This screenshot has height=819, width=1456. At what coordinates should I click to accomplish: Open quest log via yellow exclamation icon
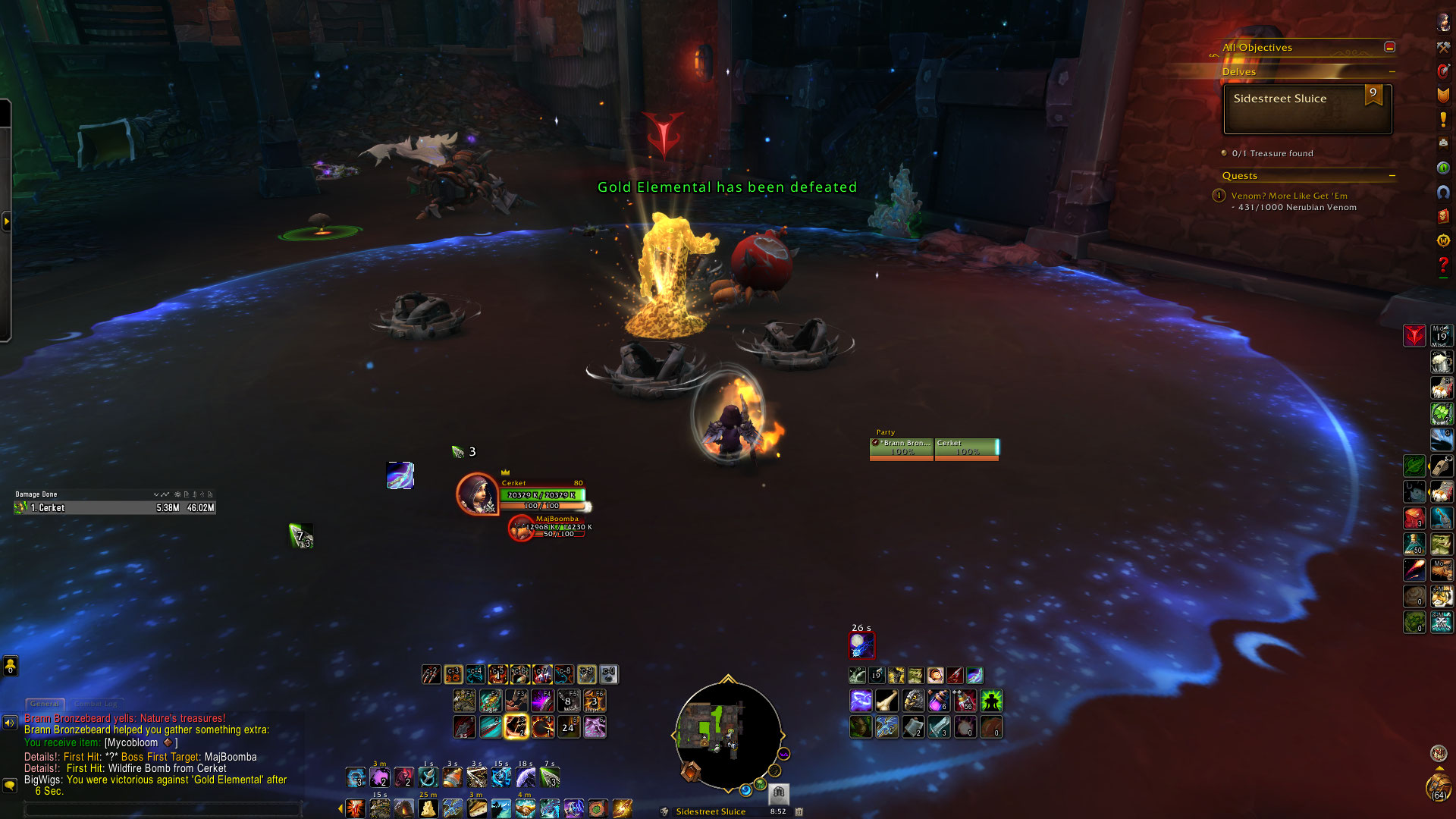tap(1443, 119)
